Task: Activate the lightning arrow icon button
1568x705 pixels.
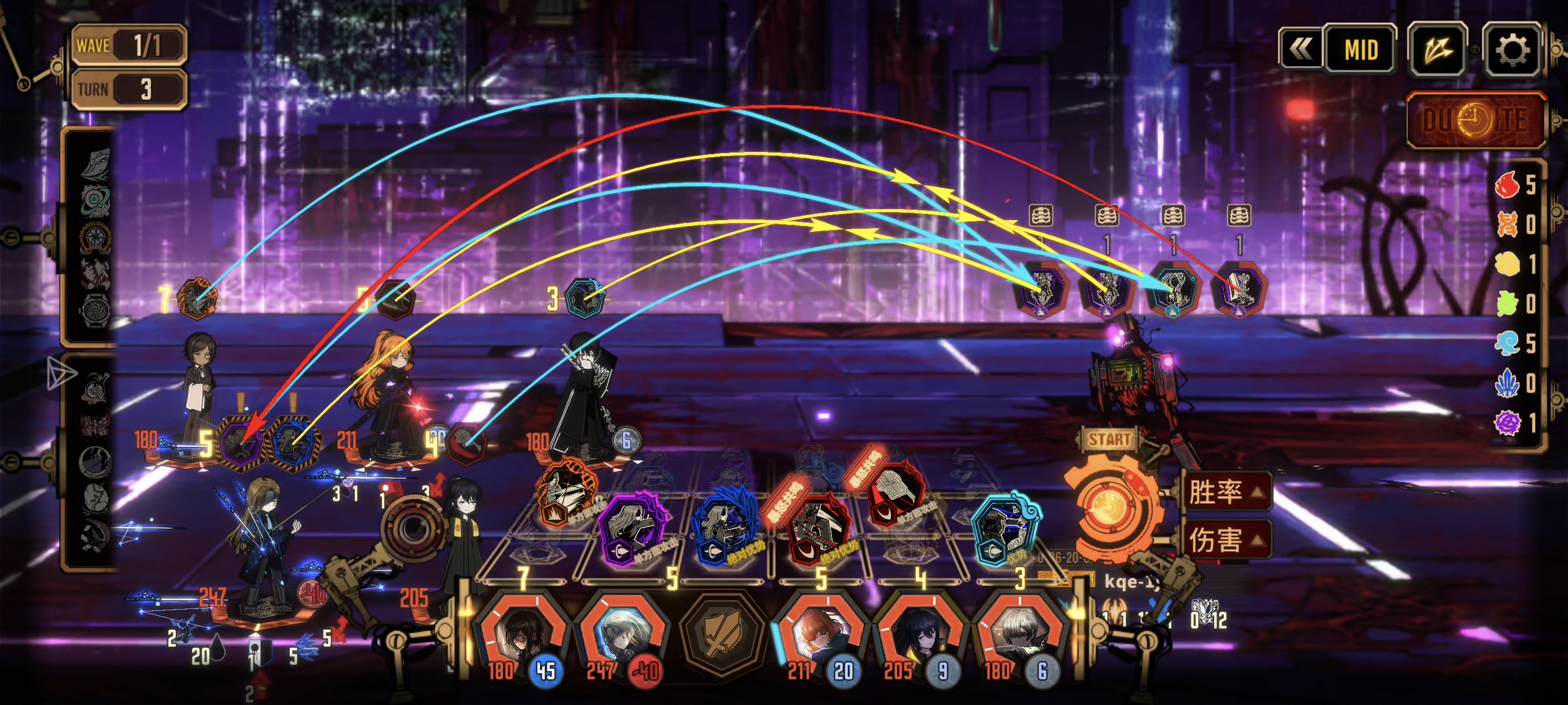Action: click(1437, 50)
